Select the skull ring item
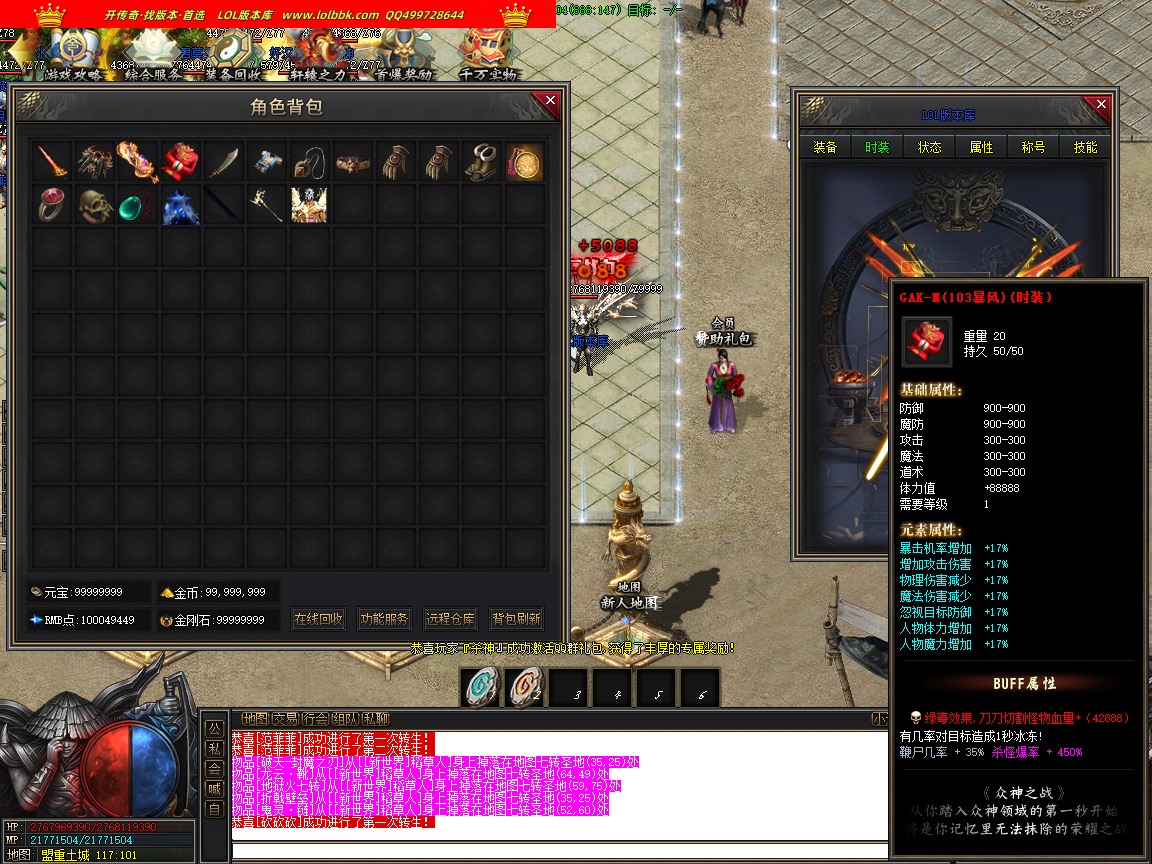The height and width of the screenshot is (864, 1152). [x=95, y=205]
